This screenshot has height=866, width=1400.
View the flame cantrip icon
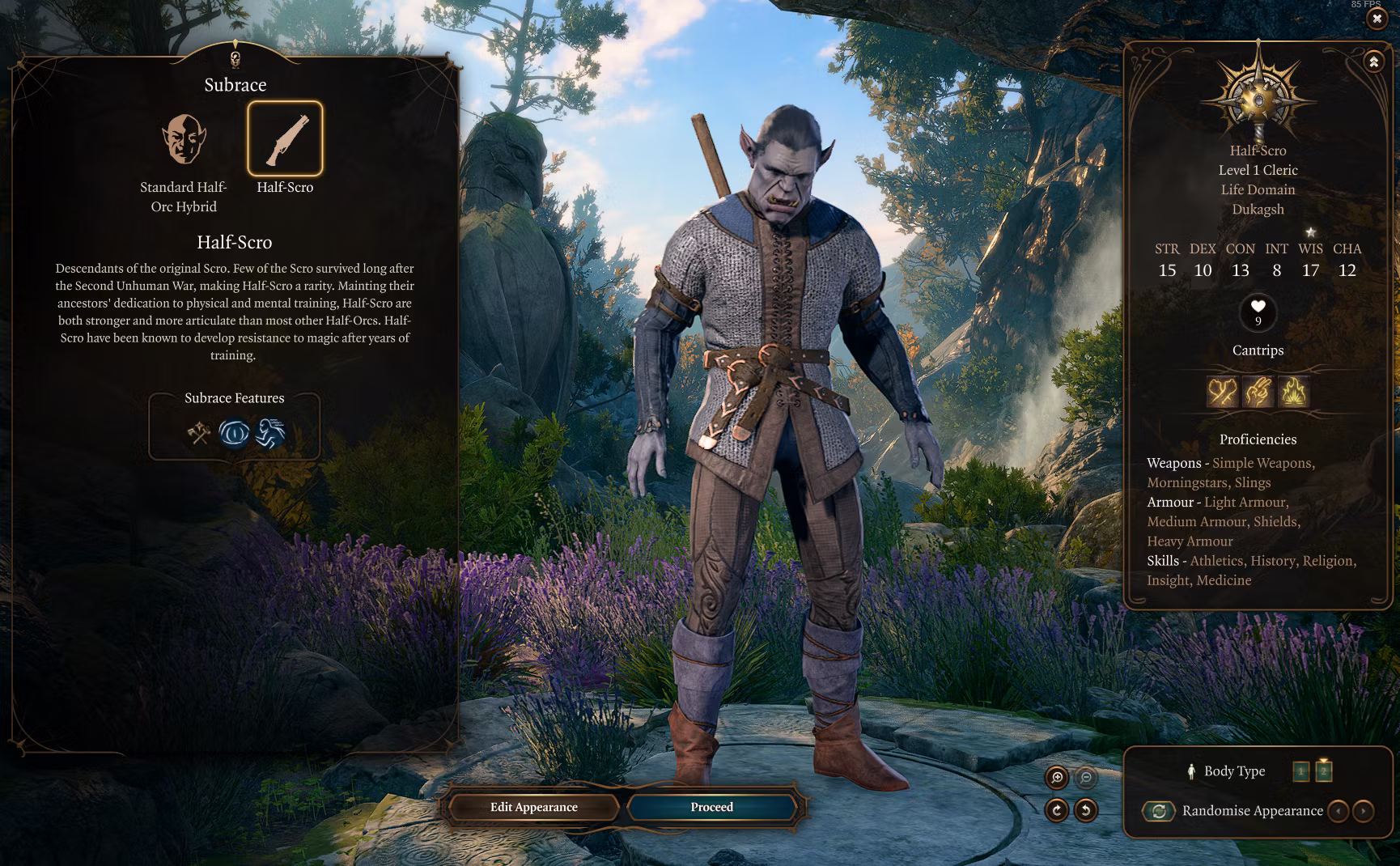pos(1293,392)
